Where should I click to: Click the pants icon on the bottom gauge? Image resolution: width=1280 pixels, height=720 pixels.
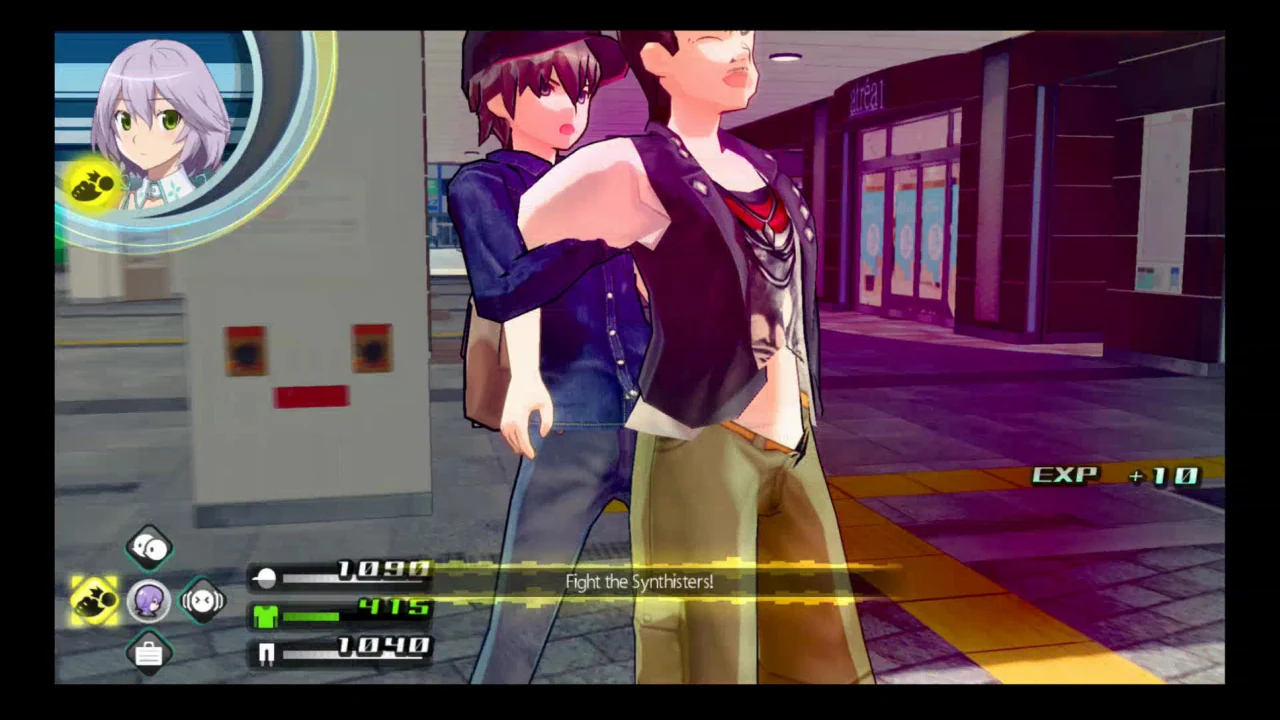coord(265,652)
